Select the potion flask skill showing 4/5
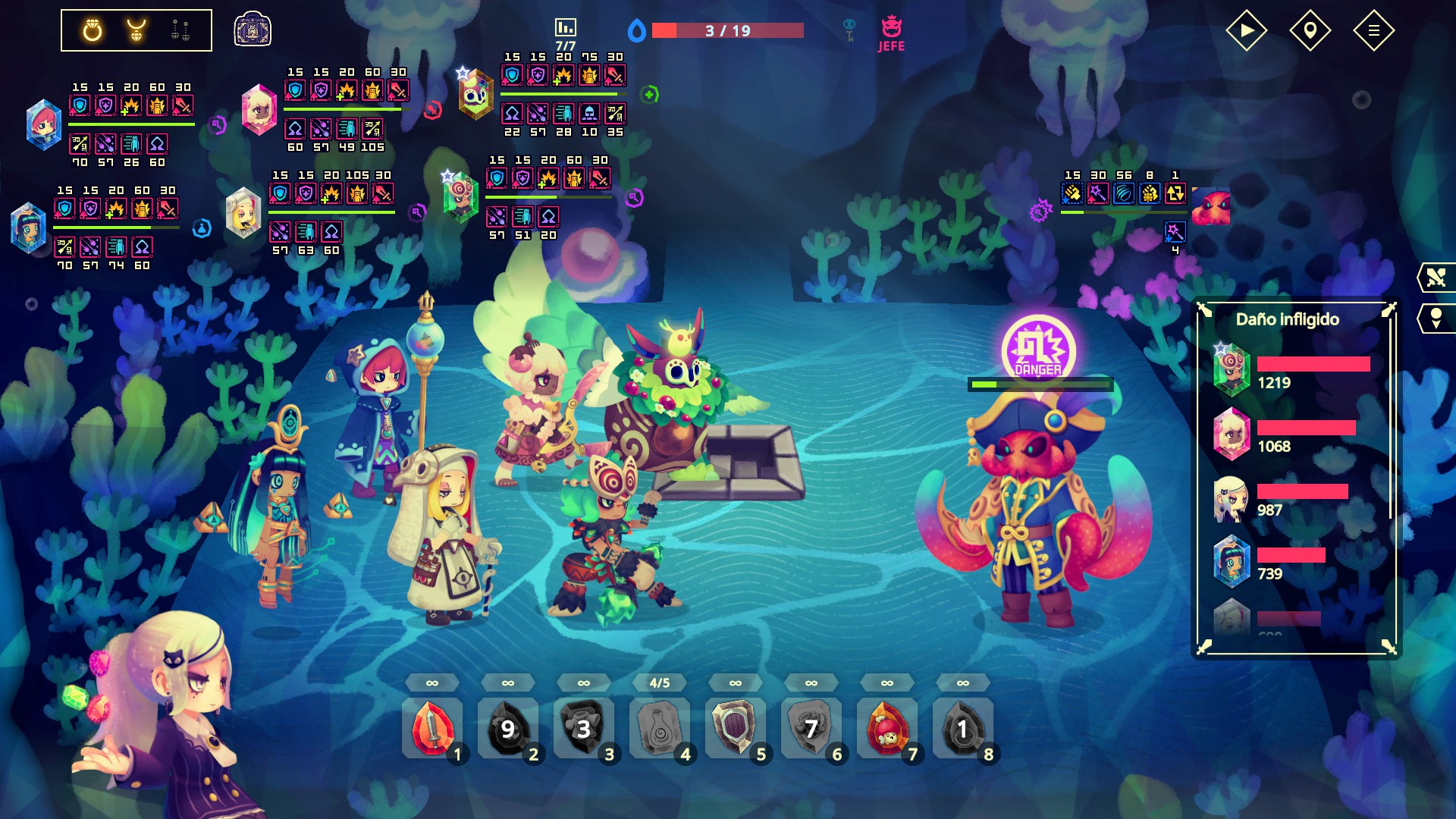 (660, 728)
